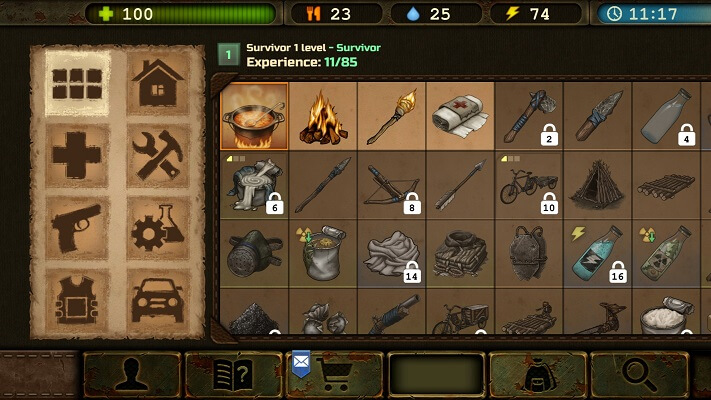Choose the campfire recipe
Image resolution: width=711 pixels, height=400 pixels.
coord(323,115)
